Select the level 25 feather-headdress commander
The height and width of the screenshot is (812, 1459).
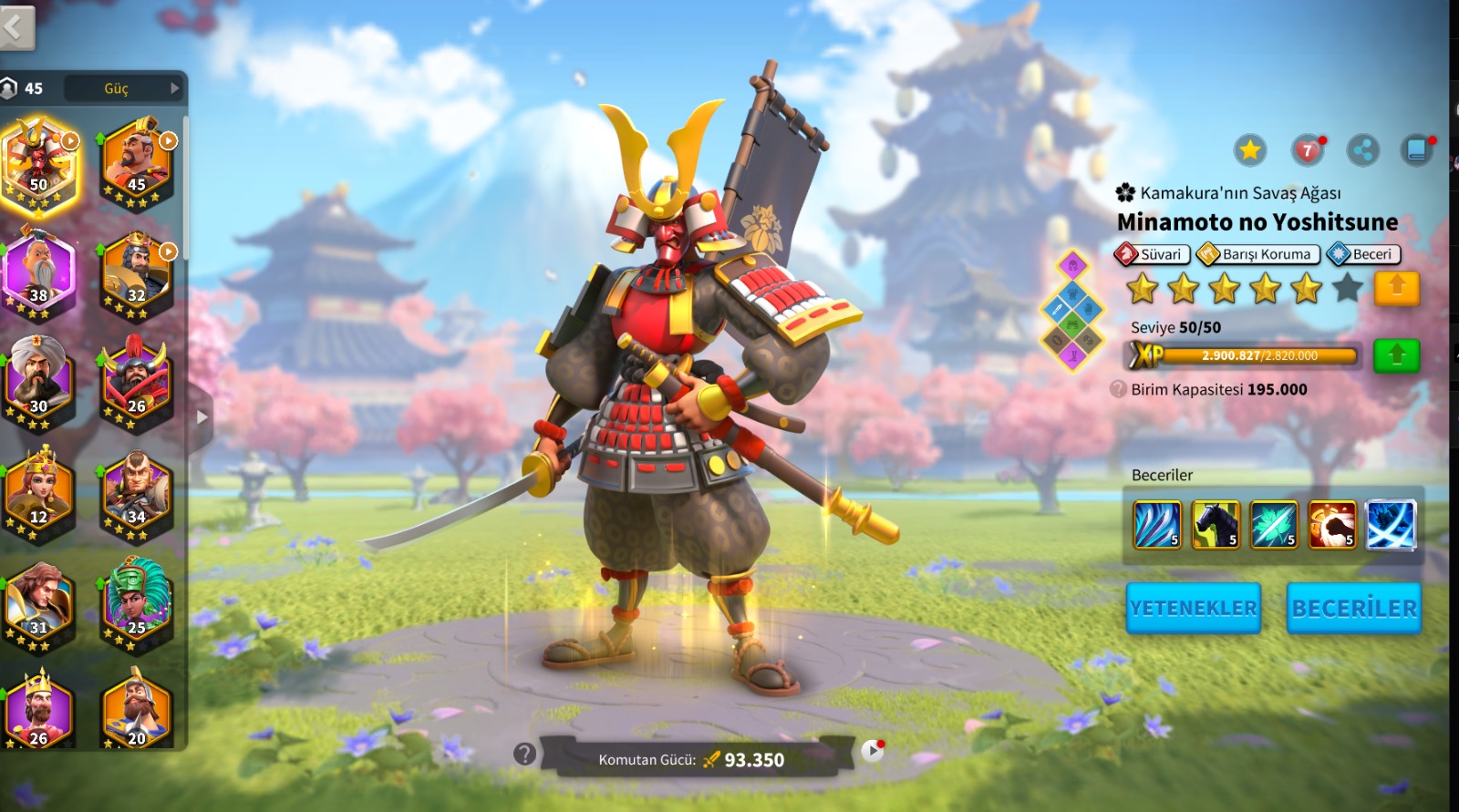point(136,605)
